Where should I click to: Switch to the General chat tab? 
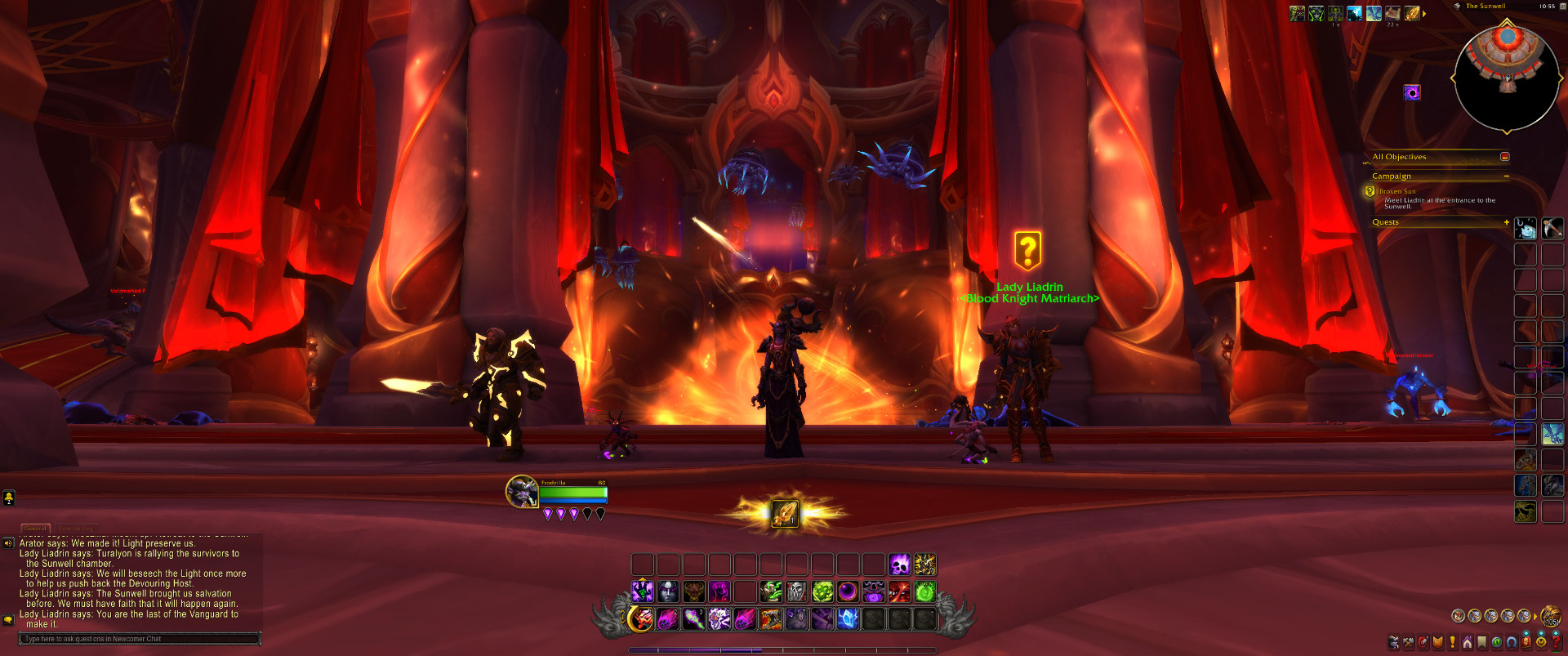tap(35, 529)
